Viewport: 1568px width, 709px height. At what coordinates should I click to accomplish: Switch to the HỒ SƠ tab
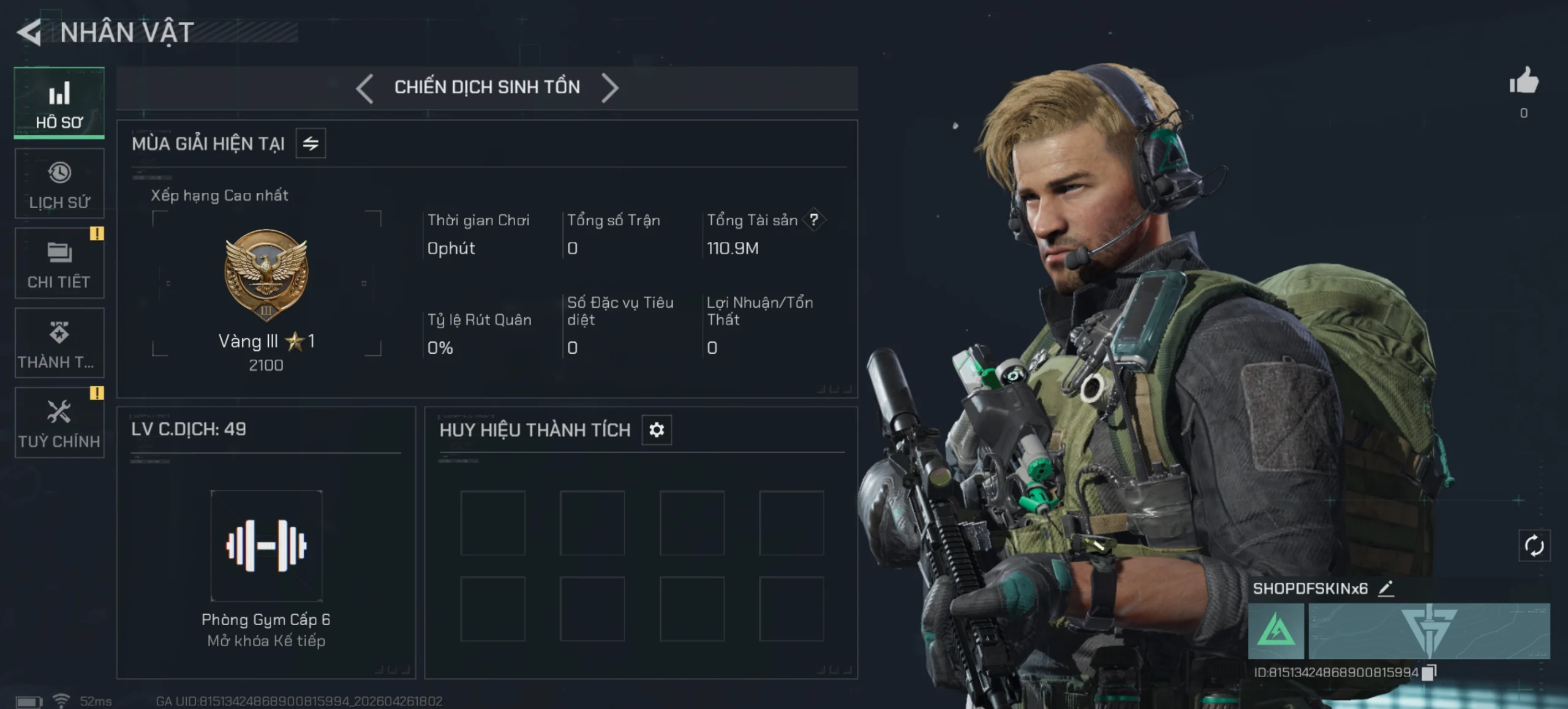[59, 103]
